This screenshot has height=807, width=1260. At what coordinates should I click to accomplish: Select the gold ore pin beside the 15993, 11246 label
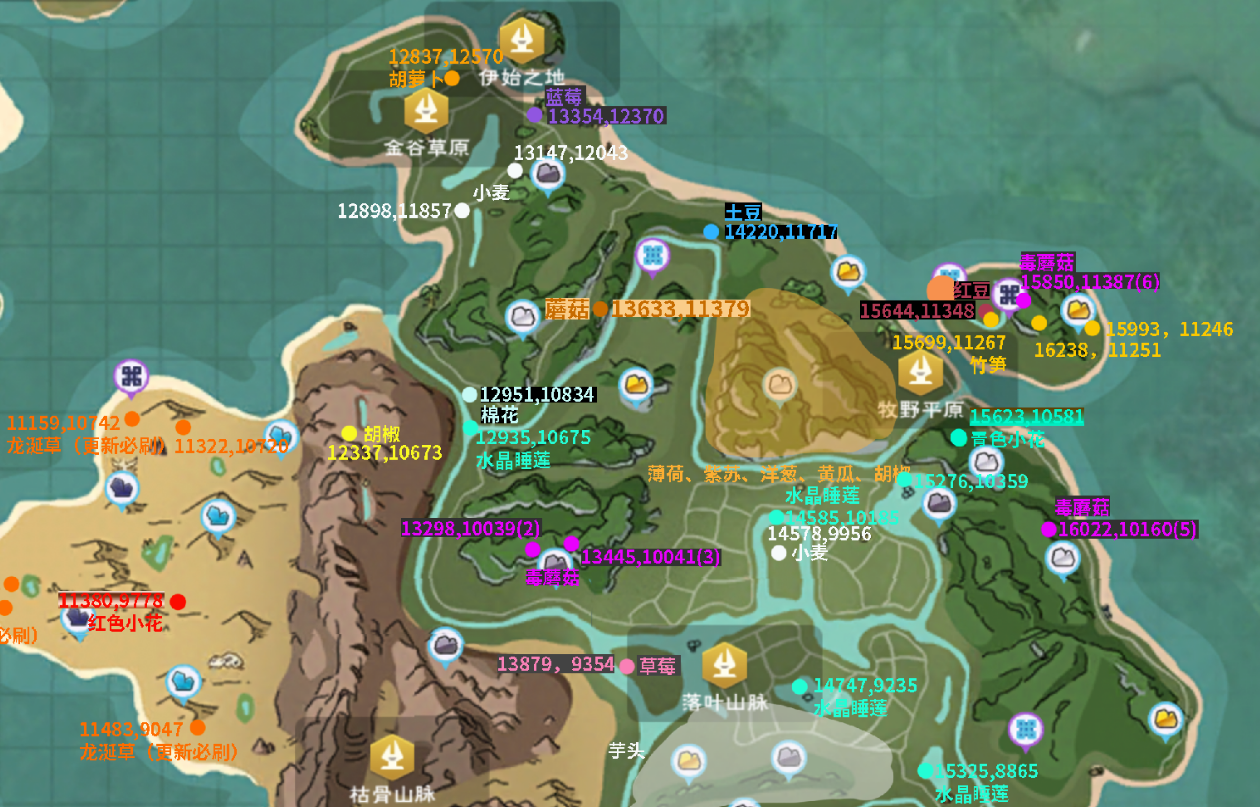[1077, 311]
